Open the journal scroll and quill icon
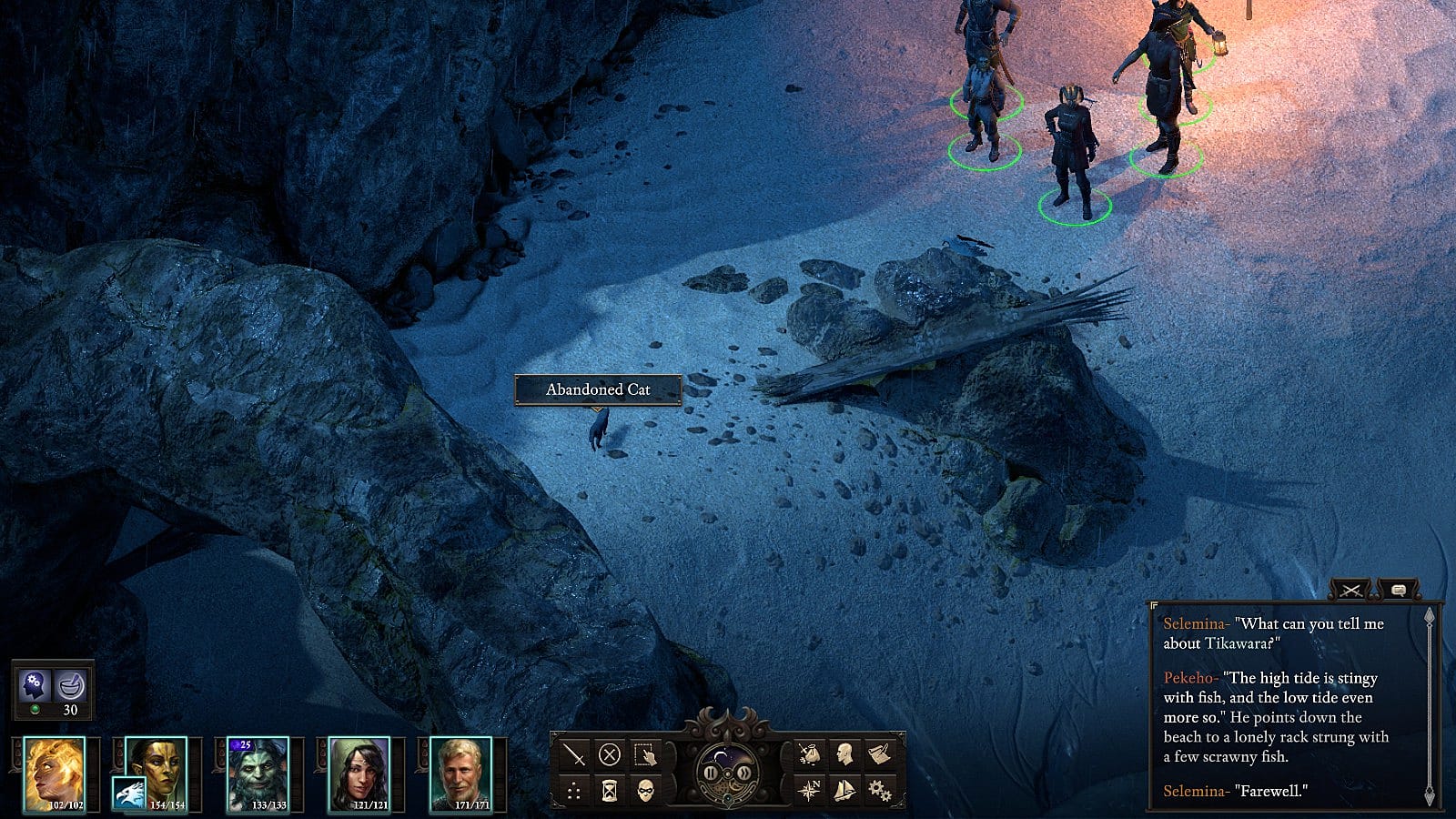Screen dimensions: 1456x819 tap(879, 754)
